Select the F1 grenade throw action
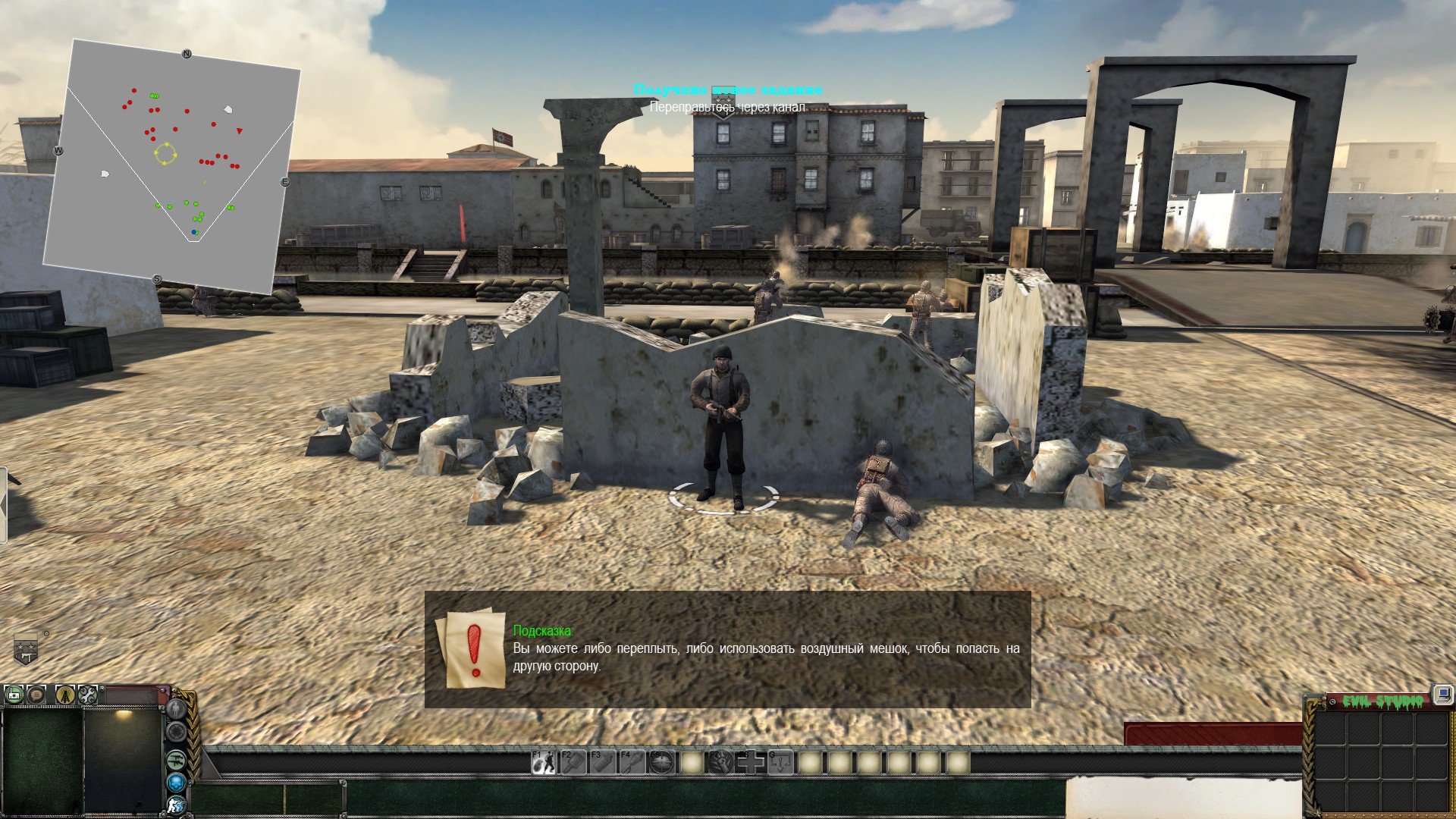 [x=543, y=762]
